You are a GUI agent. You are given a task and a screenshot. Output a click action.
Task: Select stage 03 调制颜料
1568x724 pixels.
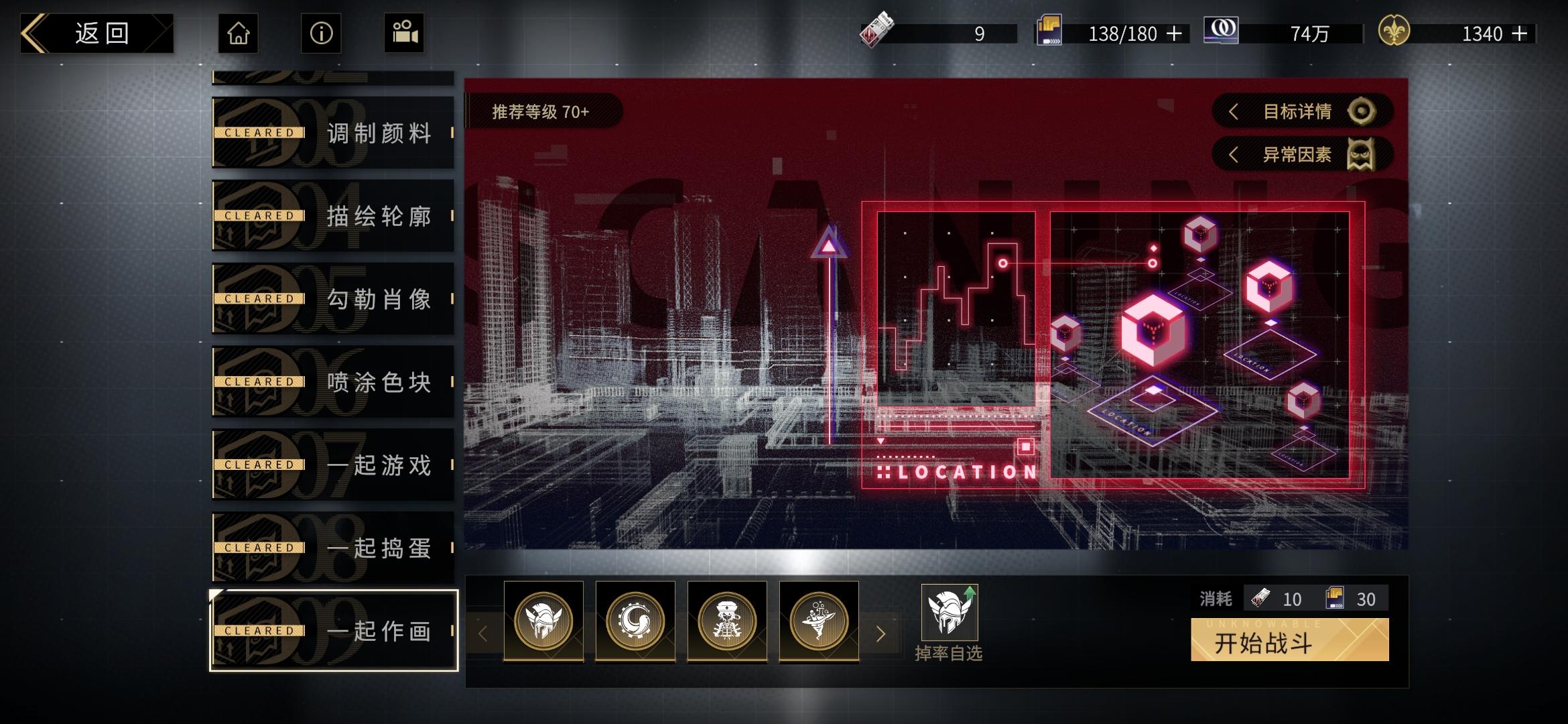tap(333, 133)
